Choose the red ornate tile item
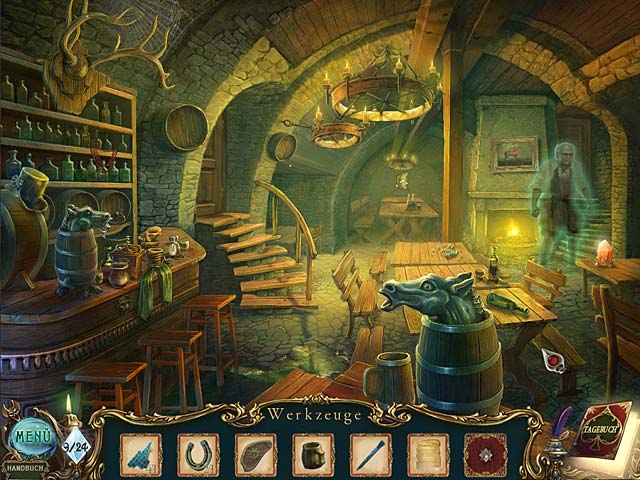 click(x=487, y=454)
